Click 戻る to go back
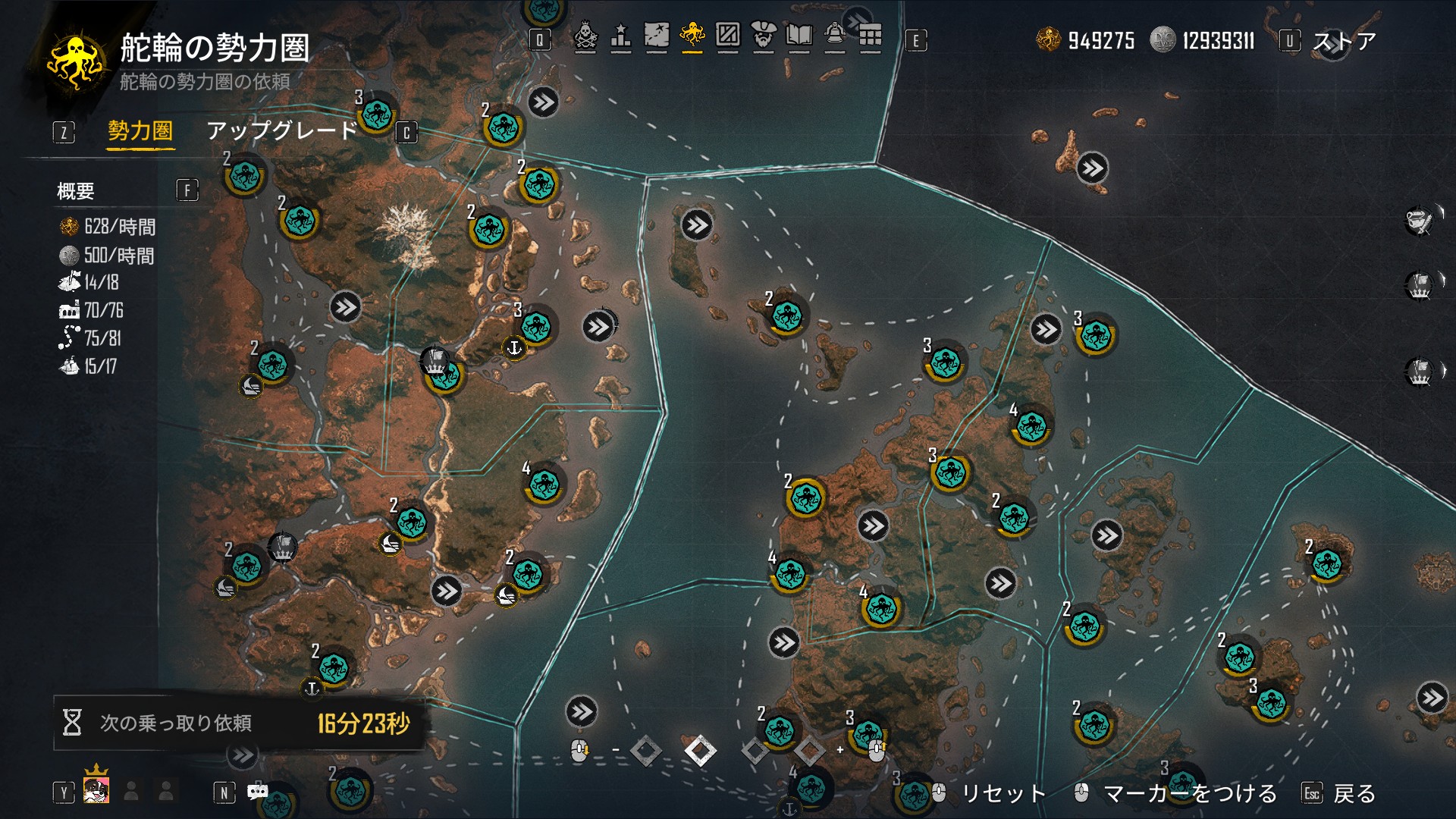 (1354, 793)
